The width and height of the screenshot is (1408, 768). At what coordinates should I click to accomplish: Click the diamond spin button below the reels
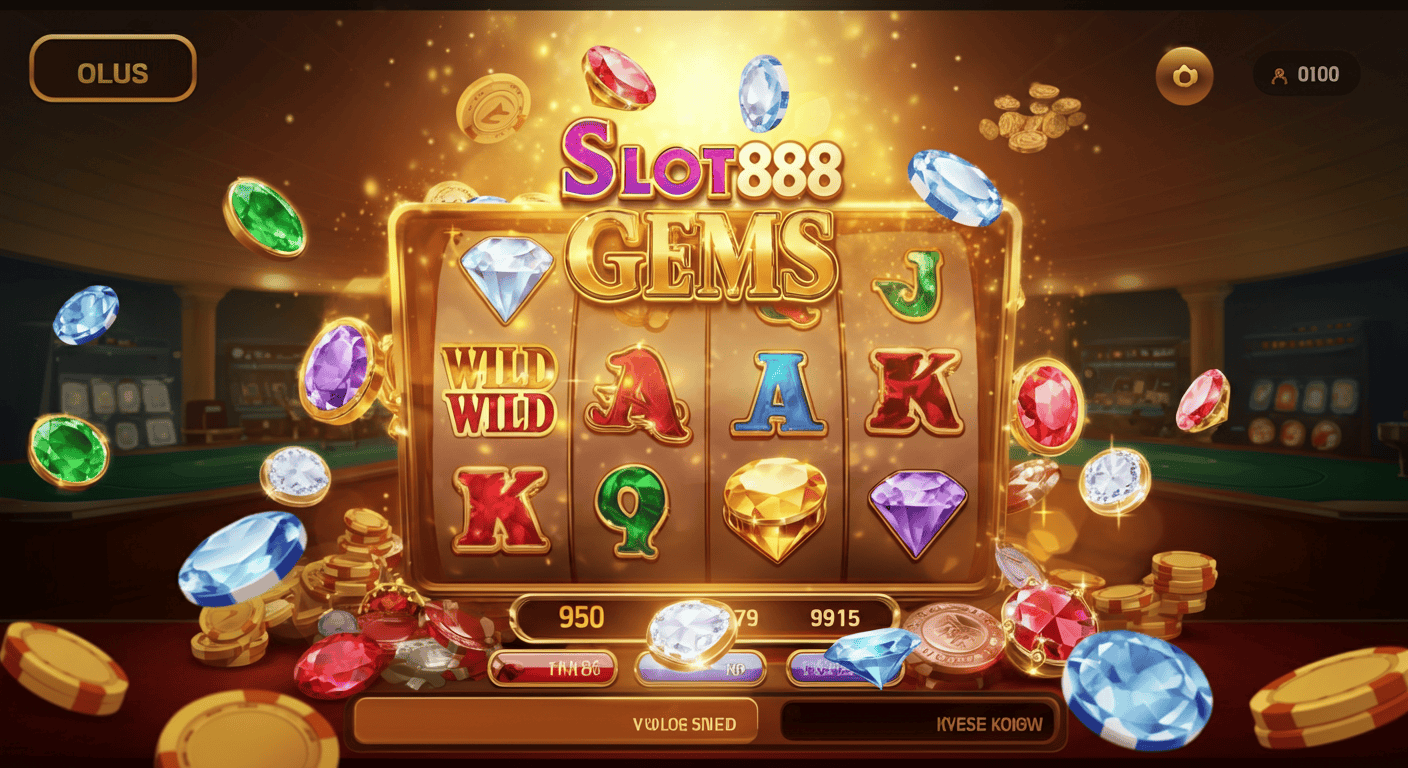pyautogui.click(x=690, y=628)
